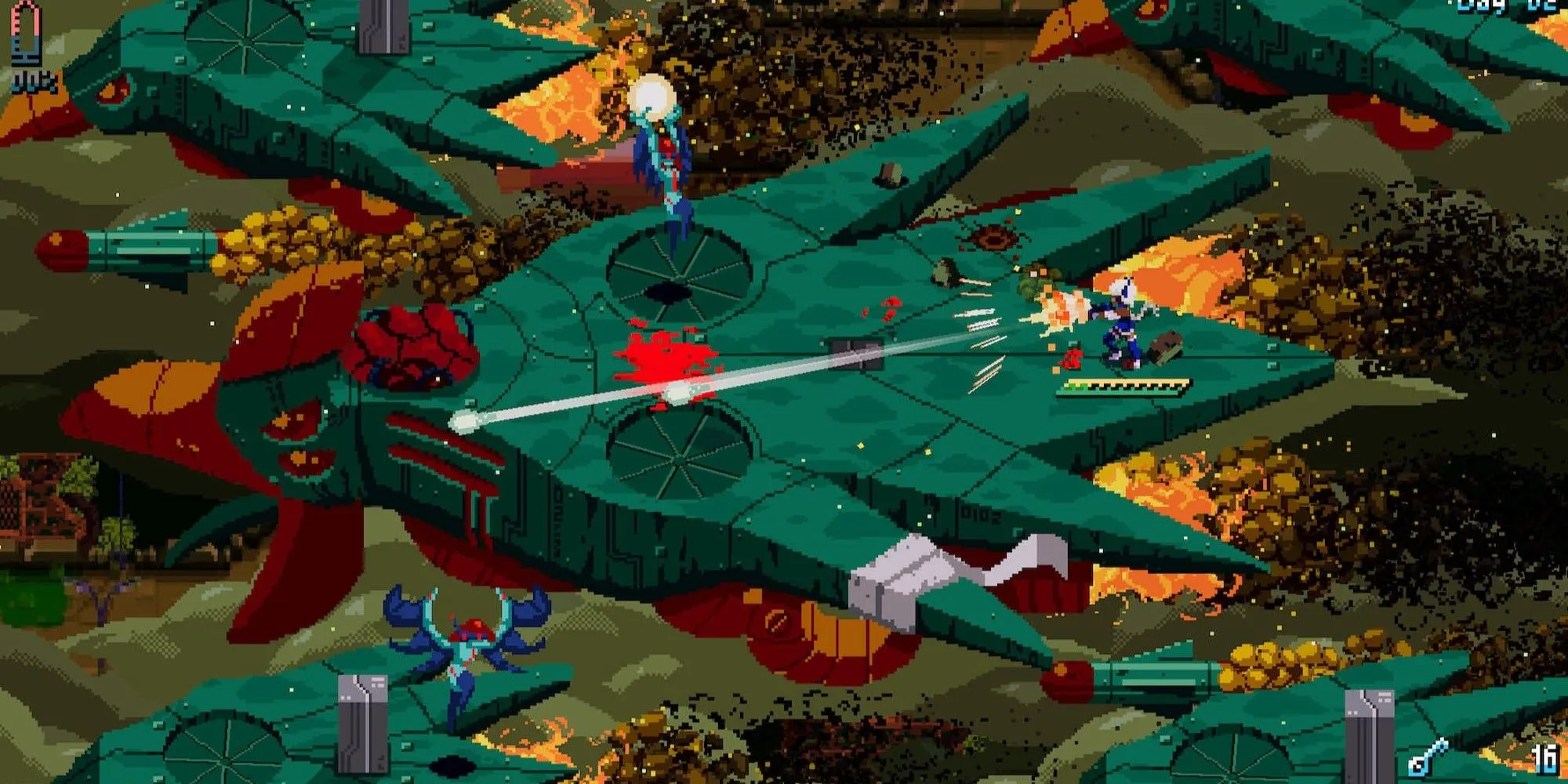This screenshot has width=1568, height=784.
Task: Select the blue key icon
Action: pyautogui.click(x=1429, y=757)
